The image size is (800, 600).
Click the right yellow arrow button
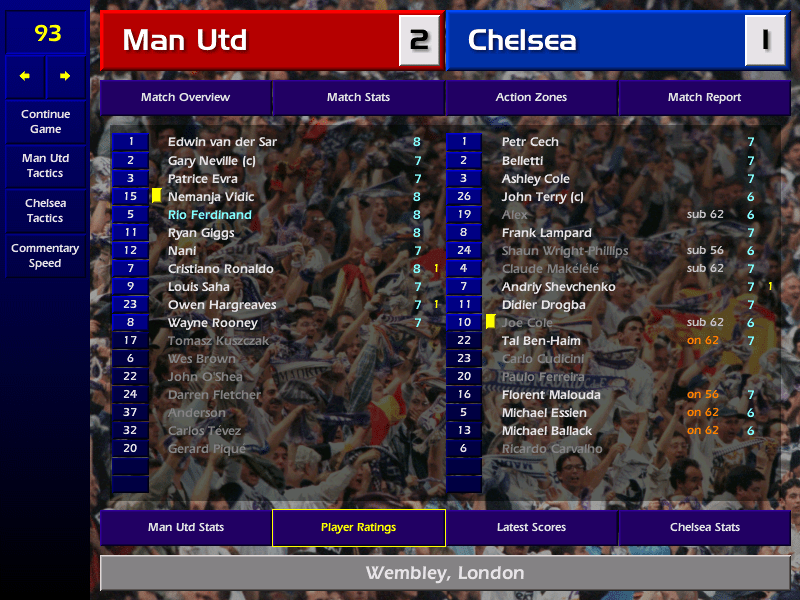pyautogui.click(x=65, y=76)
